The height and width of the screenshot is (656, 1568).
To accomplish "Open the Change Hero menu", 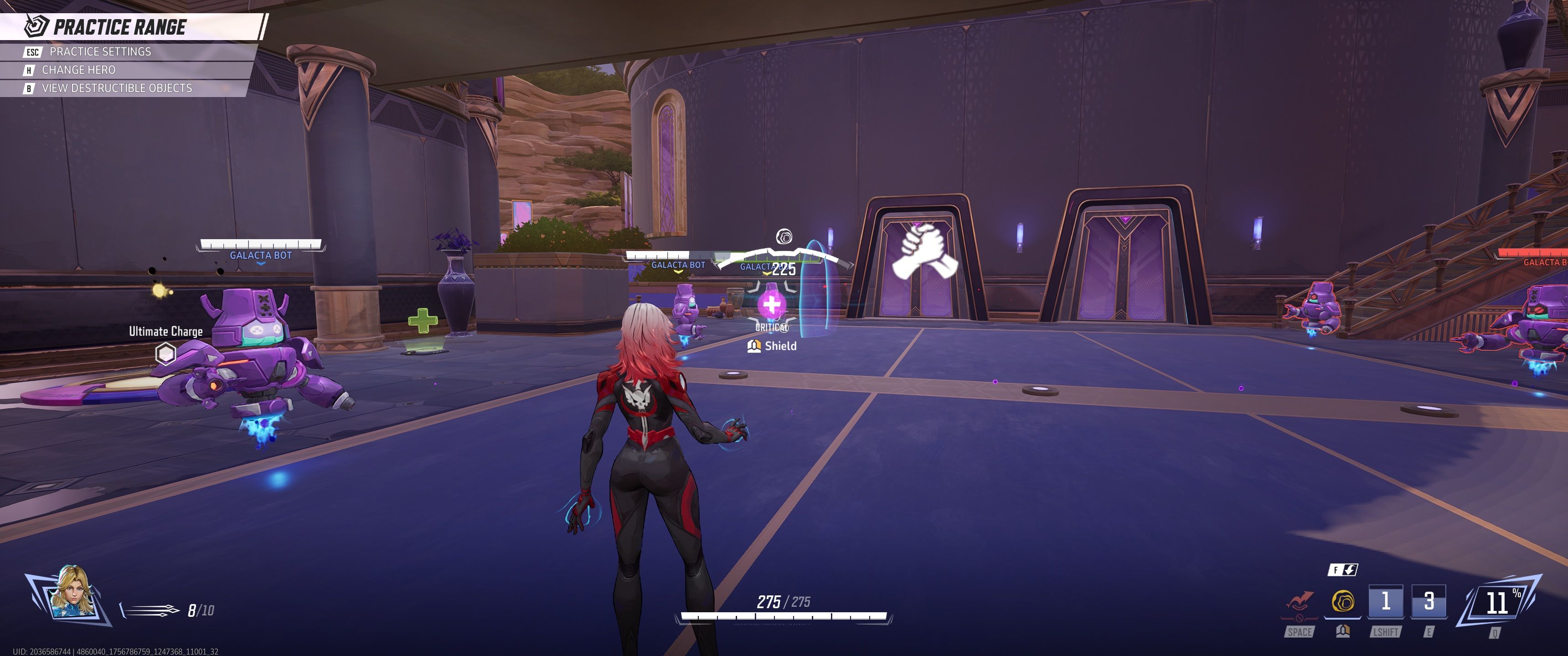I will point(78,70).
